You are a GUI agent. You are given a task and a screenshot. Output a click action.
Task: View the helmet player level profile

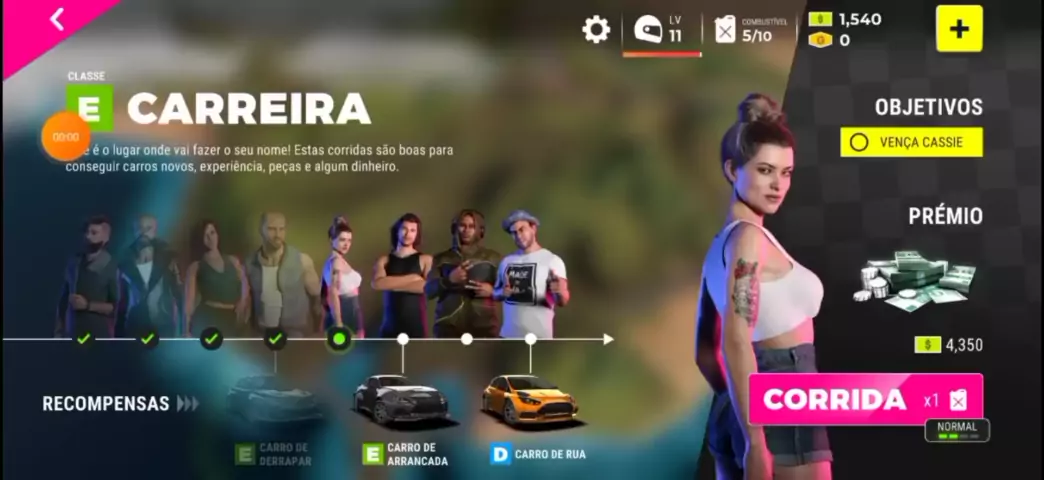pos(660,29)
